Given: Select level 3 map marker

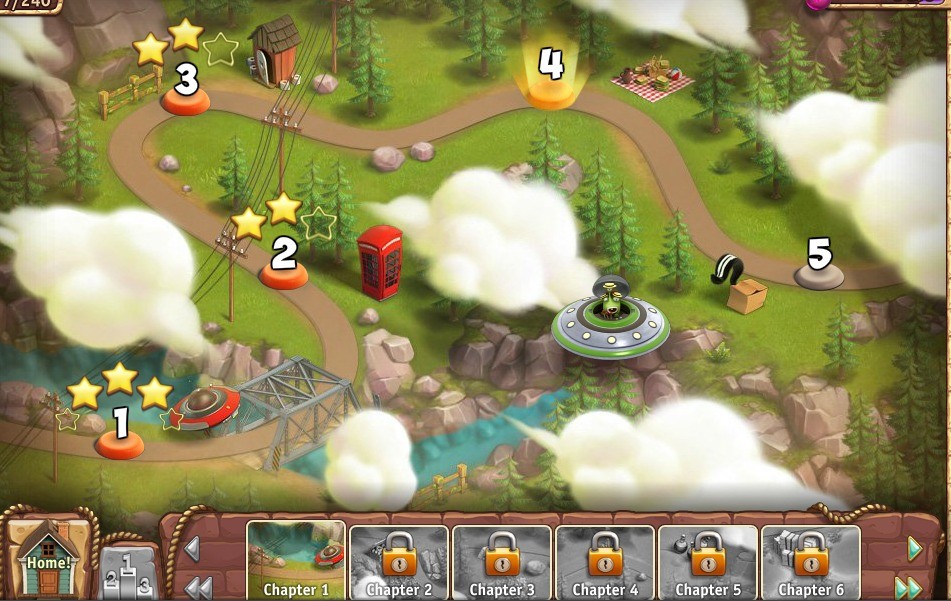Looking at the screenshot, I should coord(186,98).
